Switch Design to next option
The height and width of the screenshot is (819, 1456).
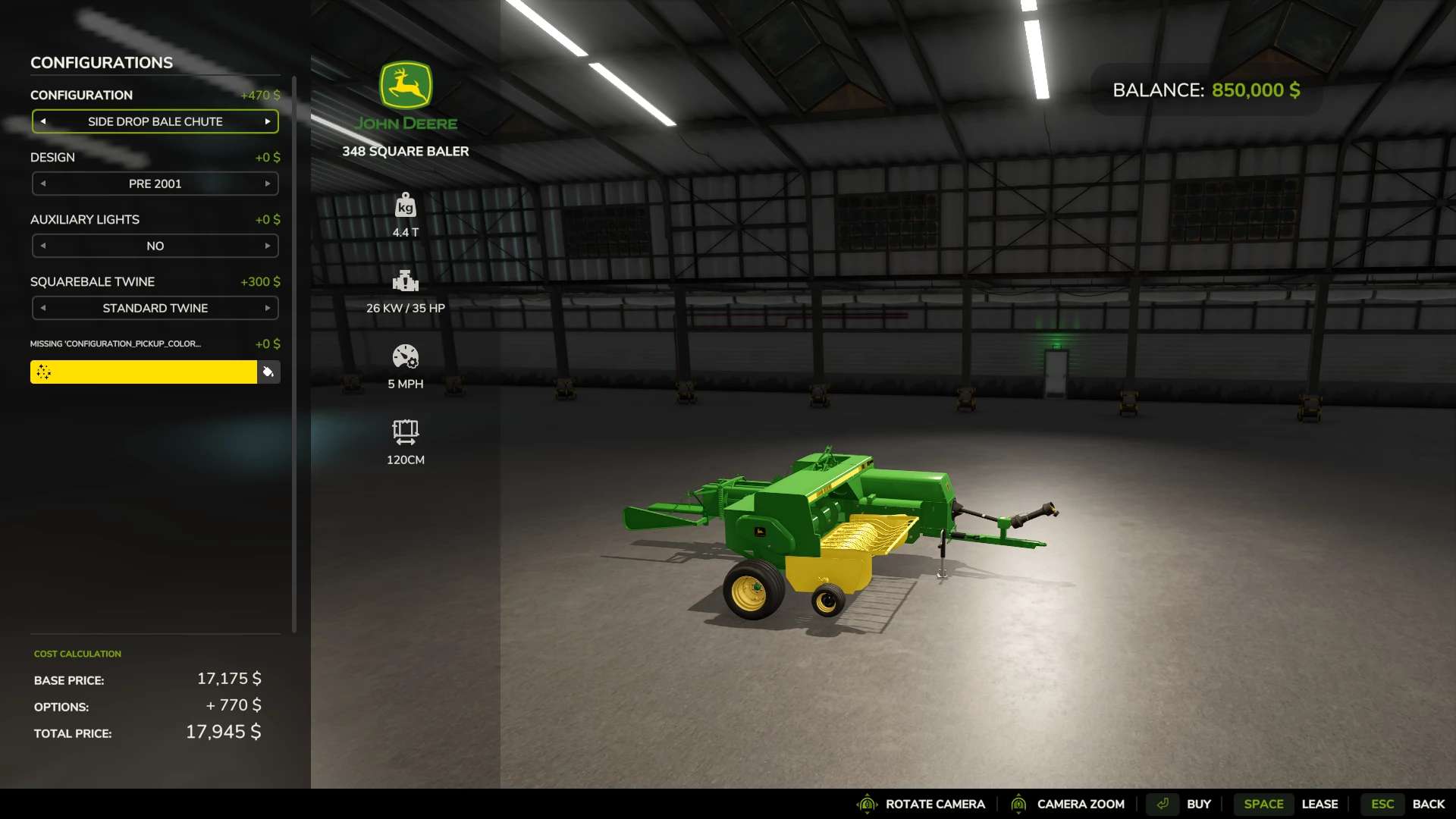pyautogui.click(x=268, y=184)
